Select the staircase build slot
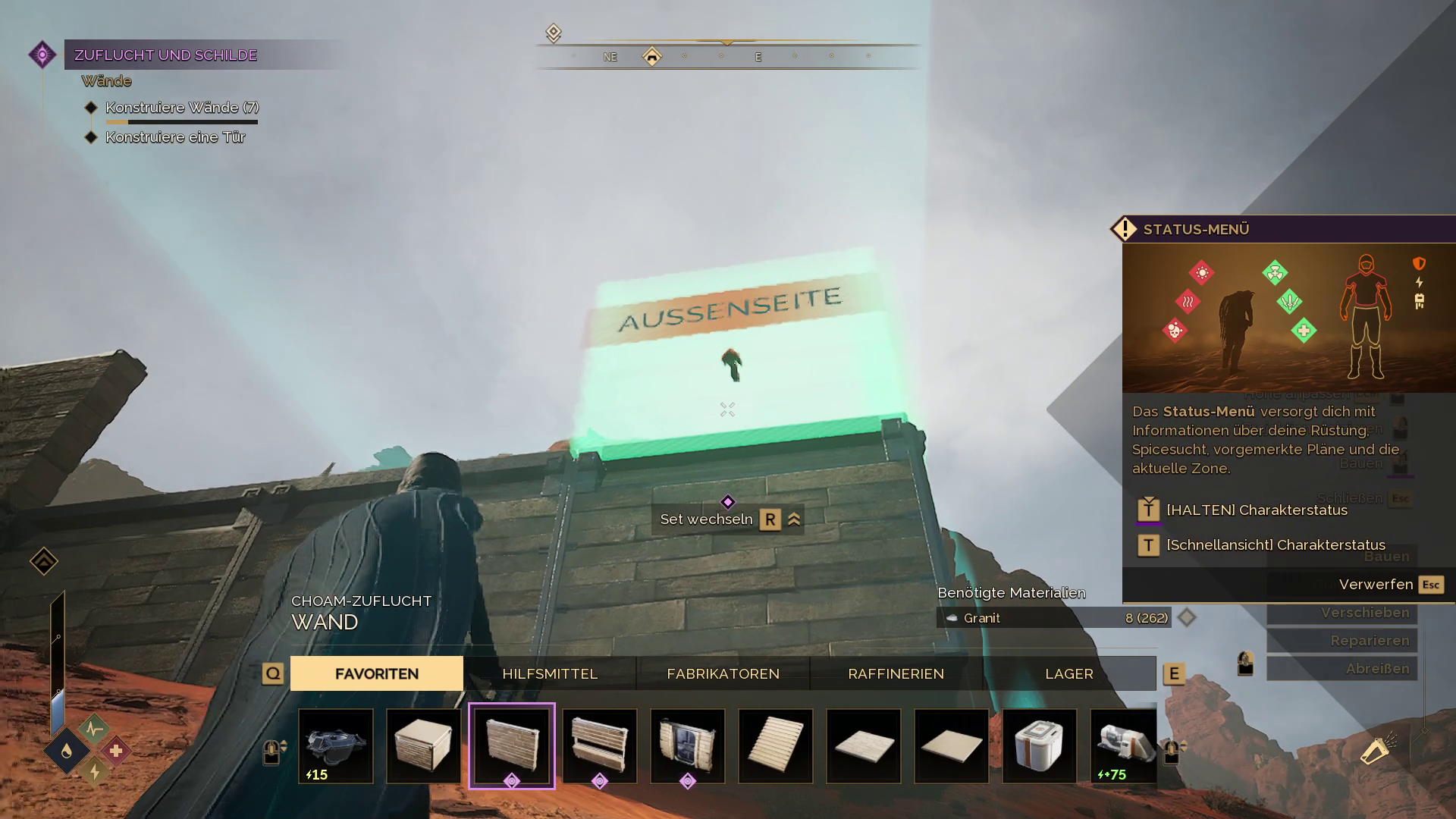1456x819 pixels. [776, 745]
